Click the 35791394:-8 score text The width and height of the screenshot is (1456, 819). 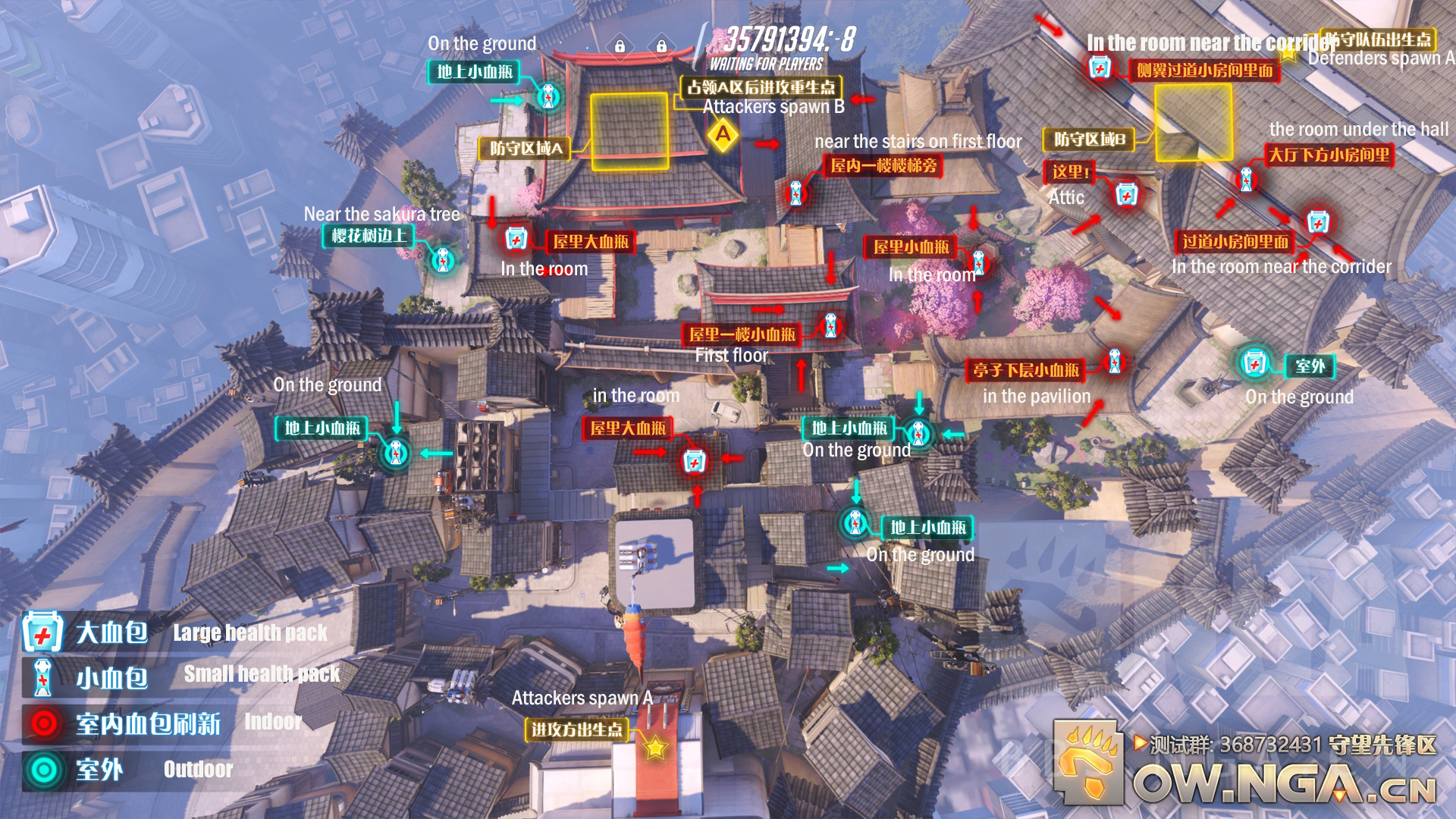[x=789, y=38]
